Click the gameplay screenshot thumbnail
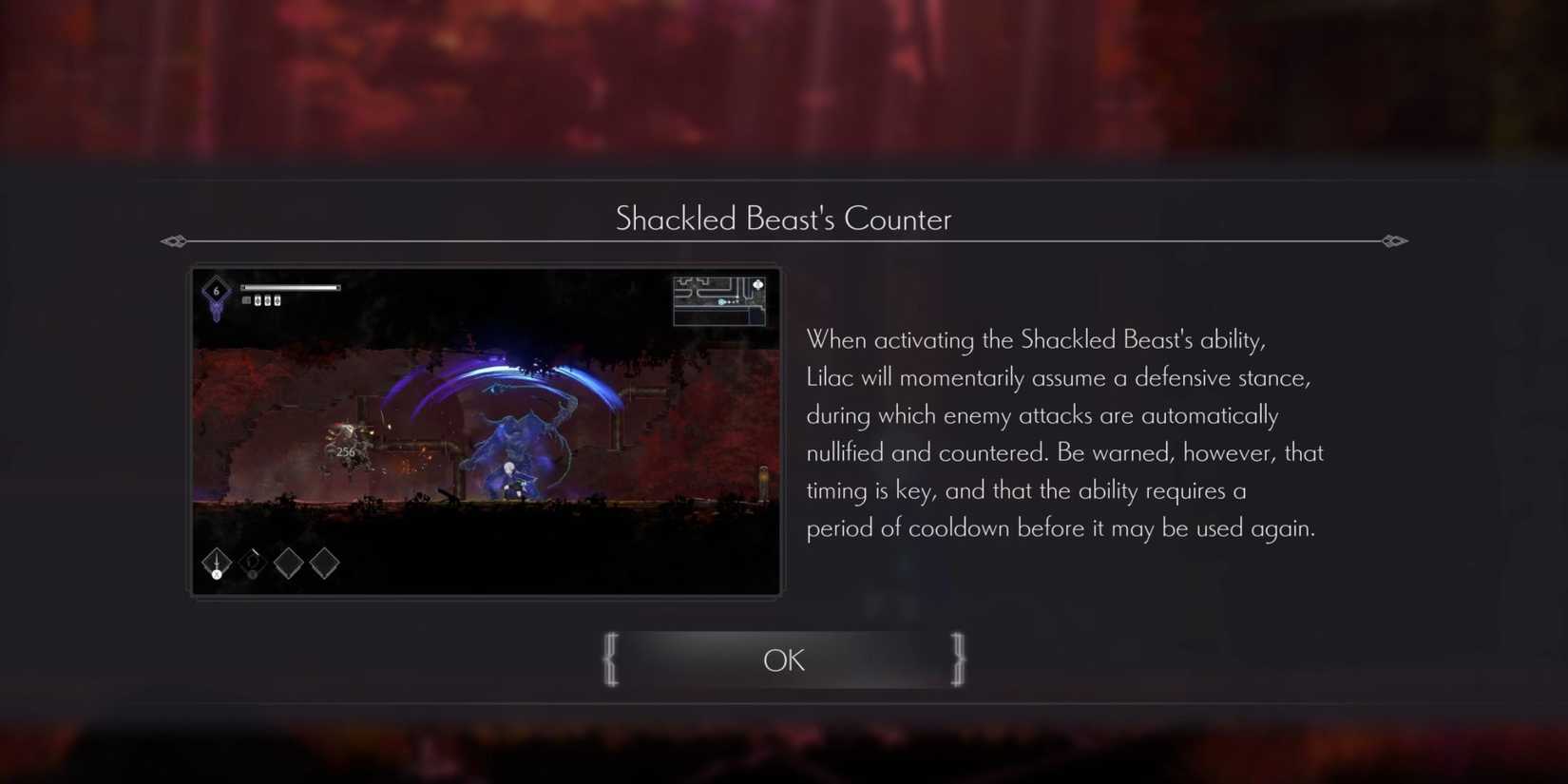Viewport: 1568px width, 784px height. 485,430
